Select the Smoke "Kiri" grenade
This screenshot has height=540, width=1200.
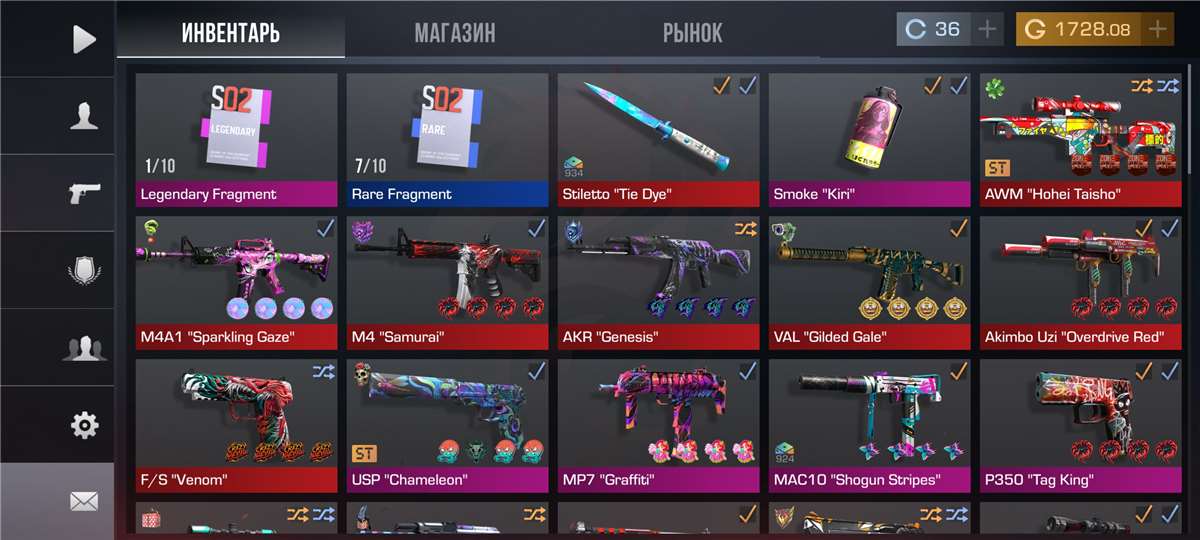869,139
